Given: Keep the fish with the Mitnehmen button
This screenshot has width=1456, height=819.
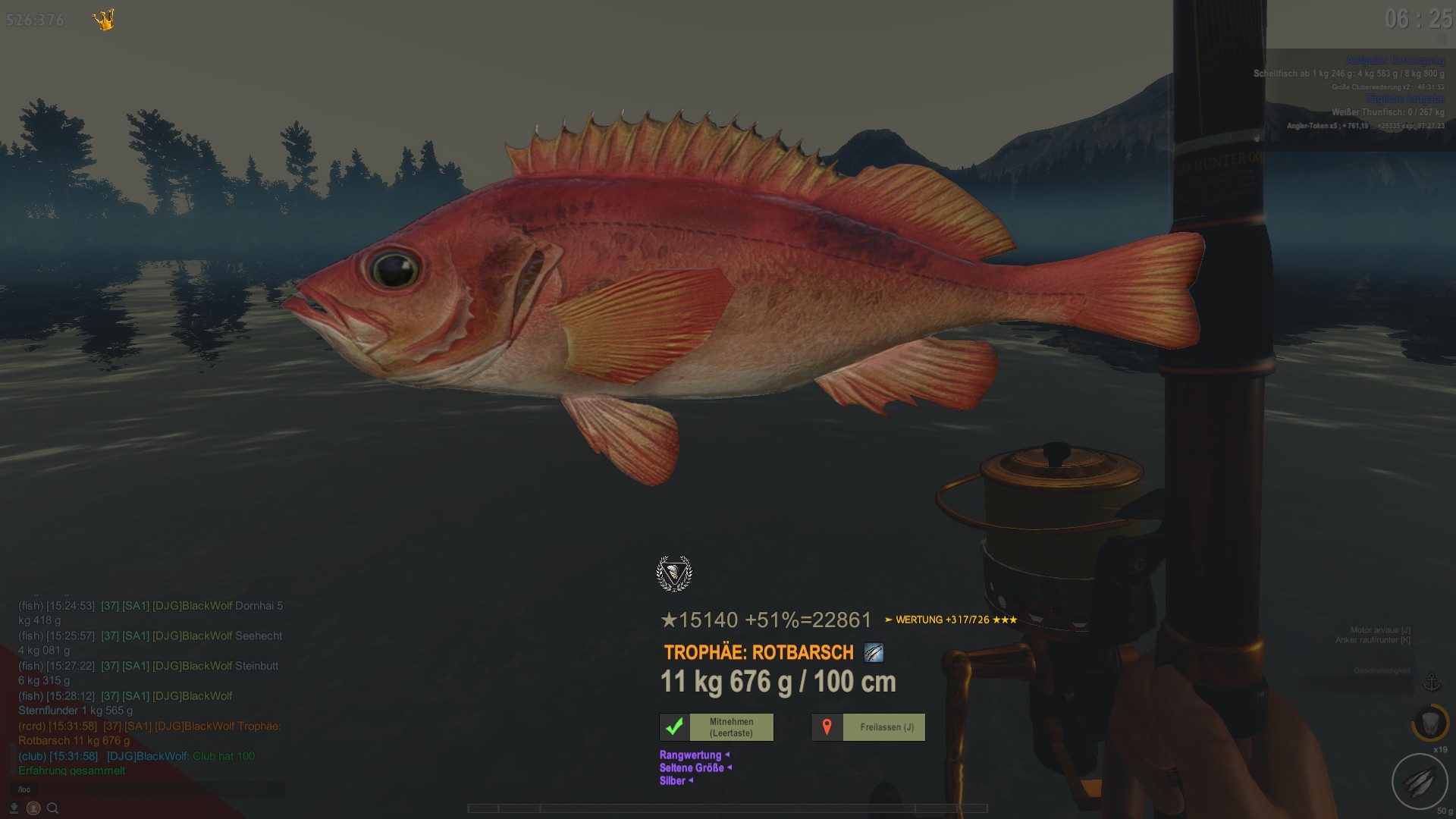Looking at the screenshot, I should tap(717, 727).
